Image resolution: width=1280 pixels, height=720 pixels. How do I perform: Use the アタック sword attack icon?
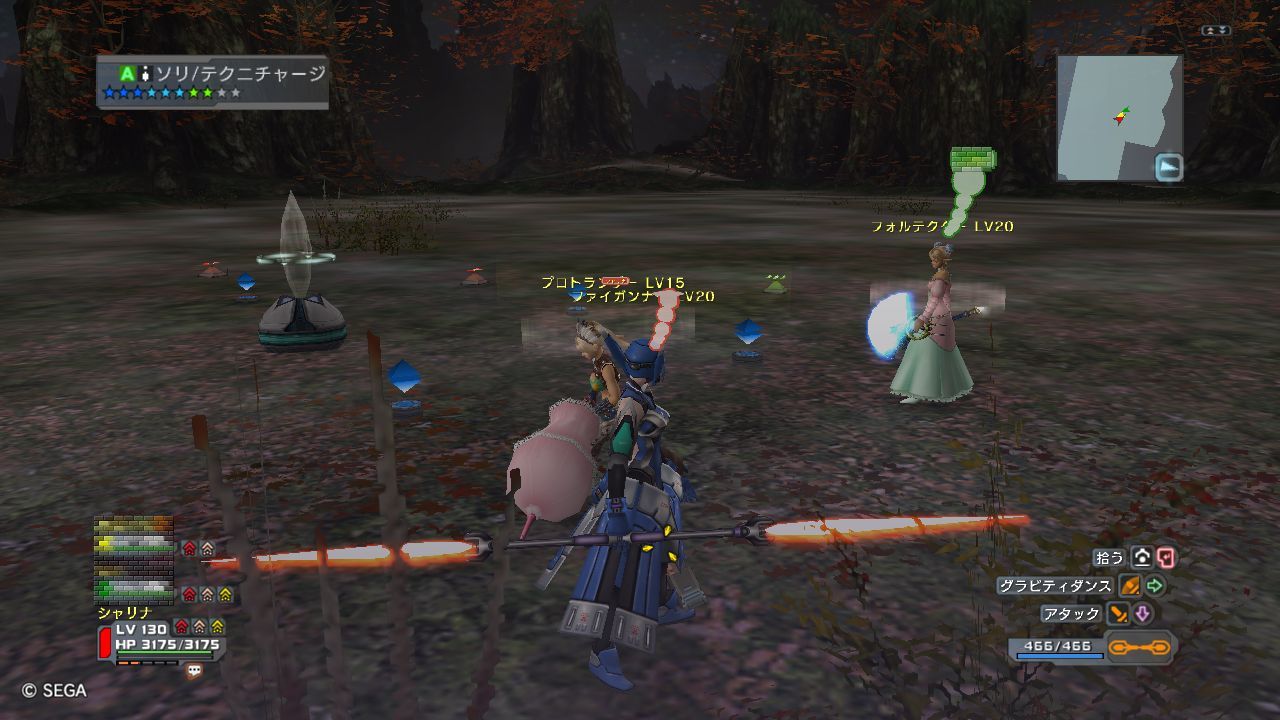pyautogui.click(x=1119, y=614)
